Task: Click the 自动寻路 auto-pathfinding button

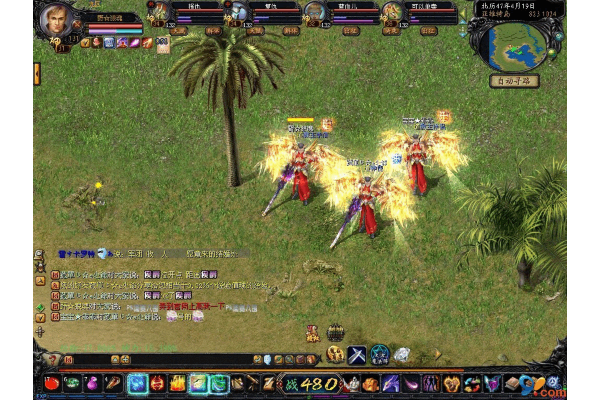Action: pyautogui.click(x=514, y=80)
